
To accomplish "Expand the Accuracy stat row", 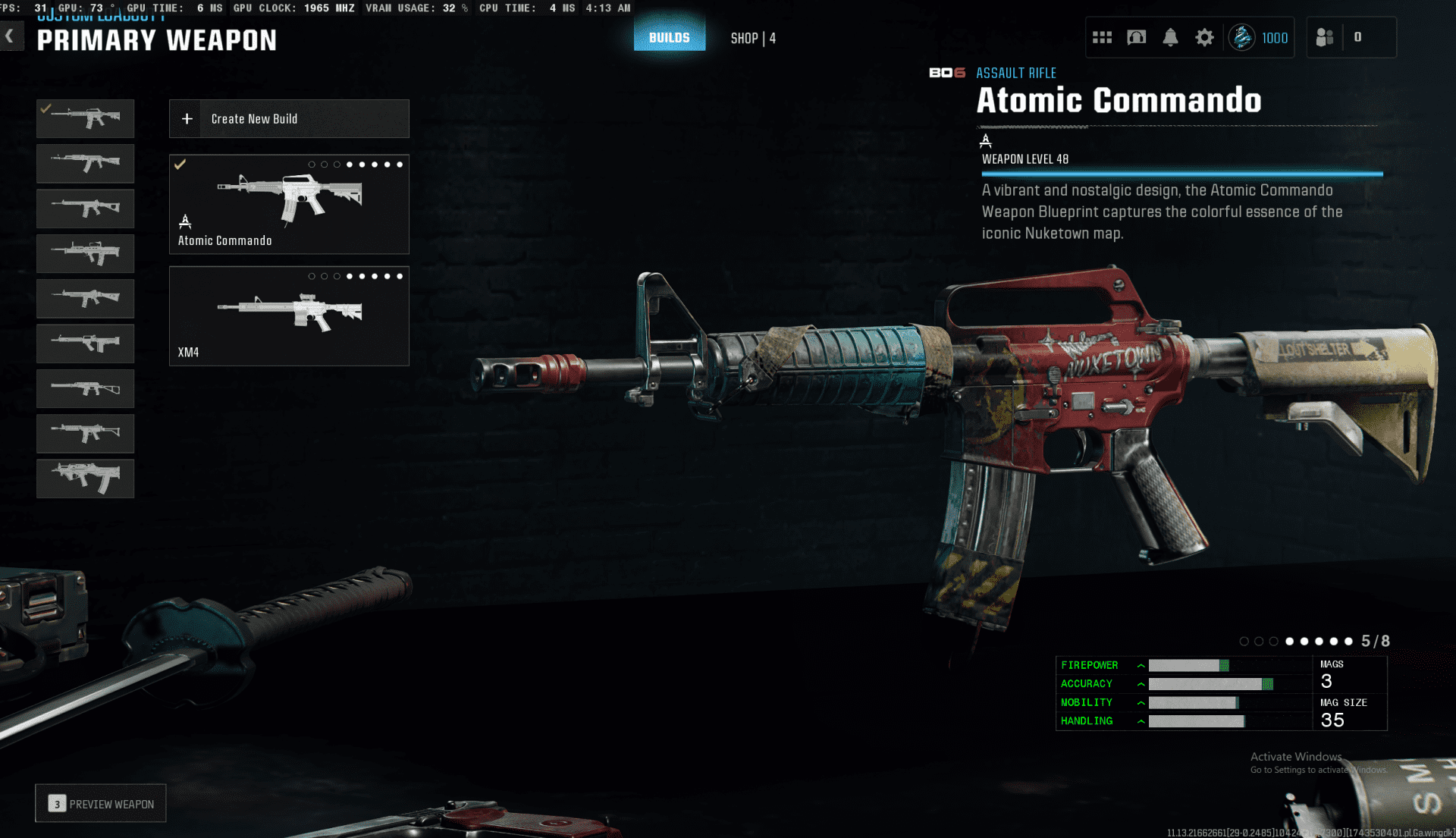I will 1141,684.
